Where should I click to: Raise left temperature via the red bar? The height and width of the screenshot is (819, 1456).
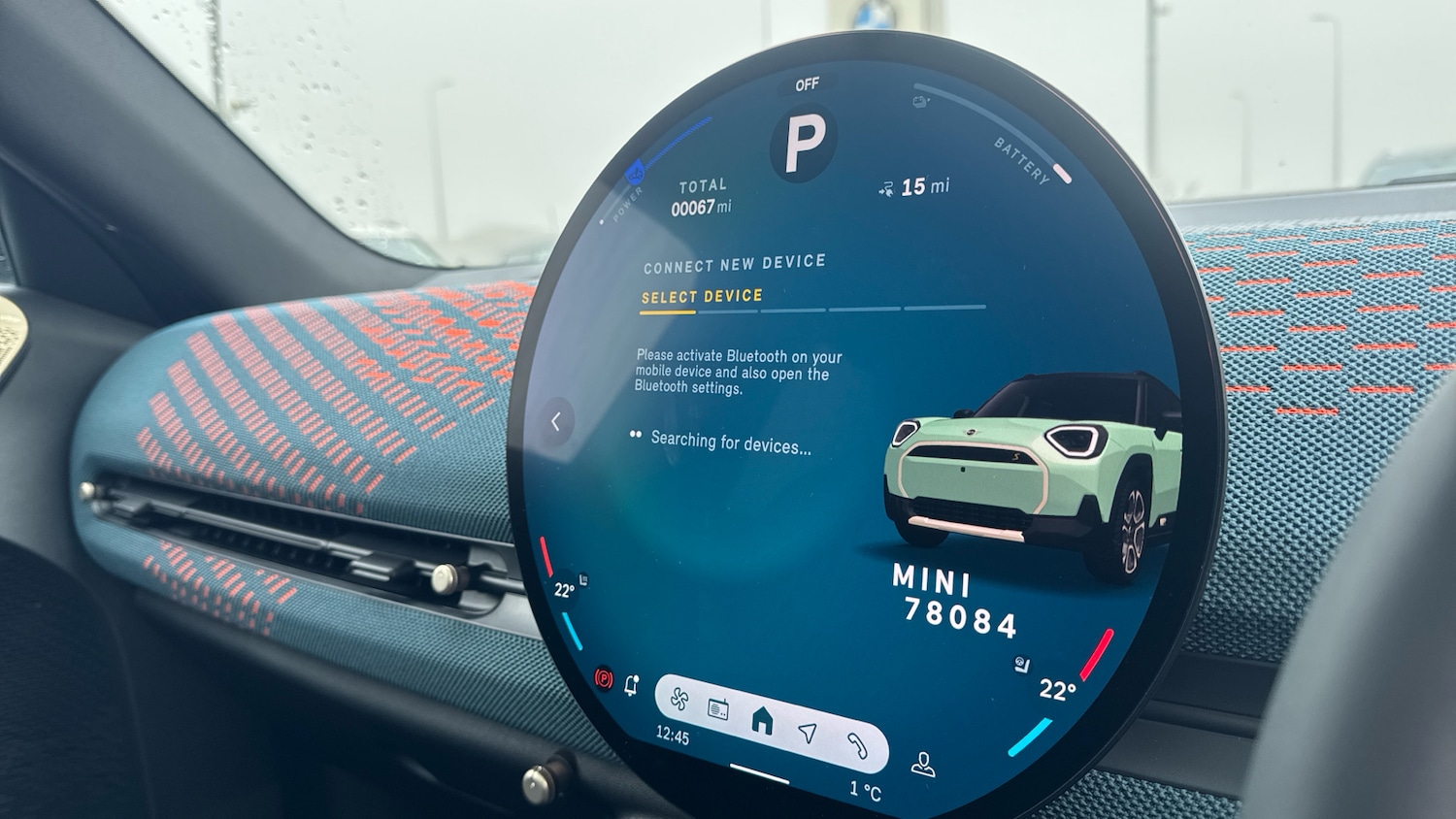pos(546,556)
